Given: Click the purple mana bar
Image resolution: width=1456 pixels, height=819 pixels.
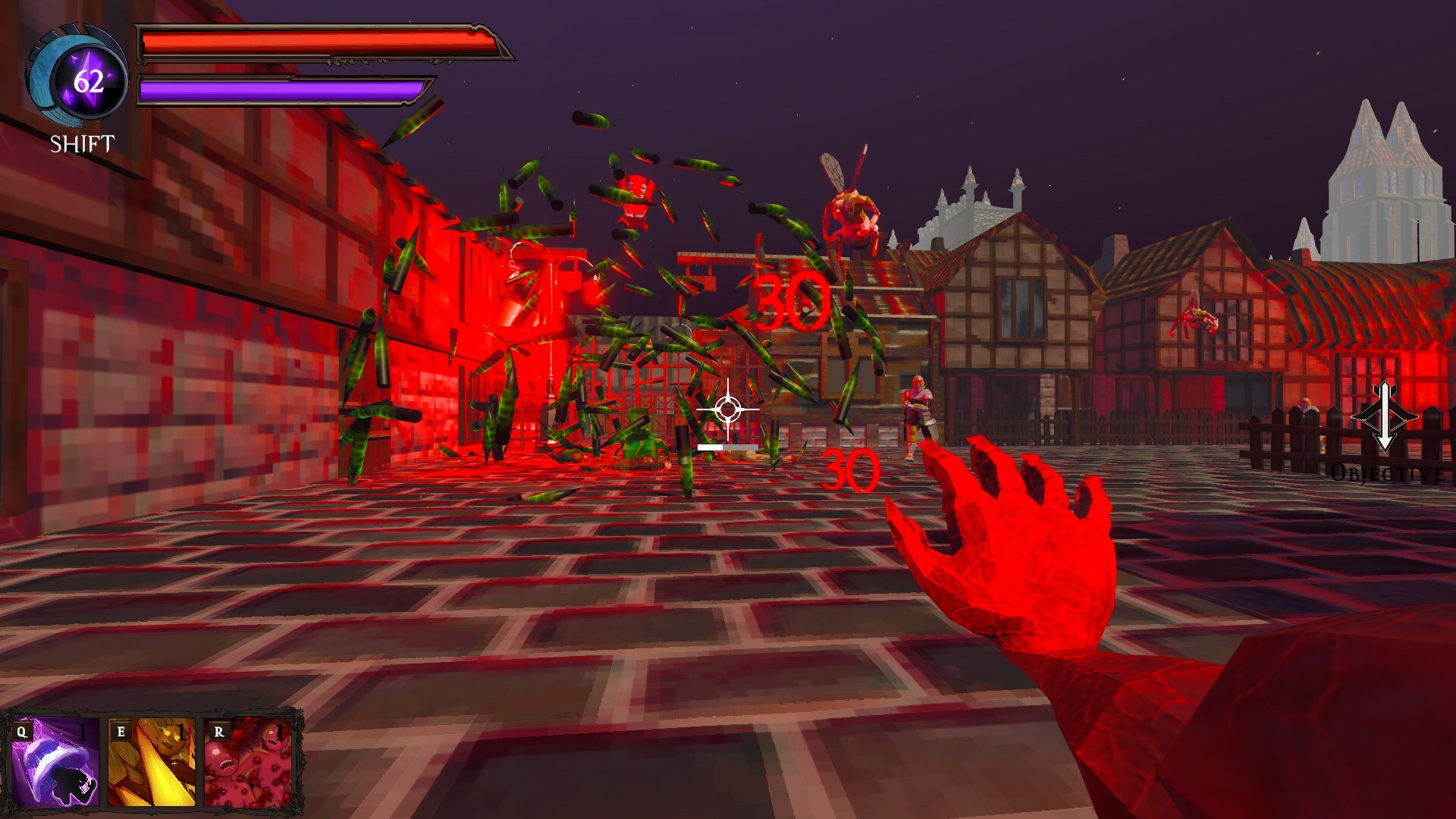Looking at the screenshot, I should click(281, 89).
